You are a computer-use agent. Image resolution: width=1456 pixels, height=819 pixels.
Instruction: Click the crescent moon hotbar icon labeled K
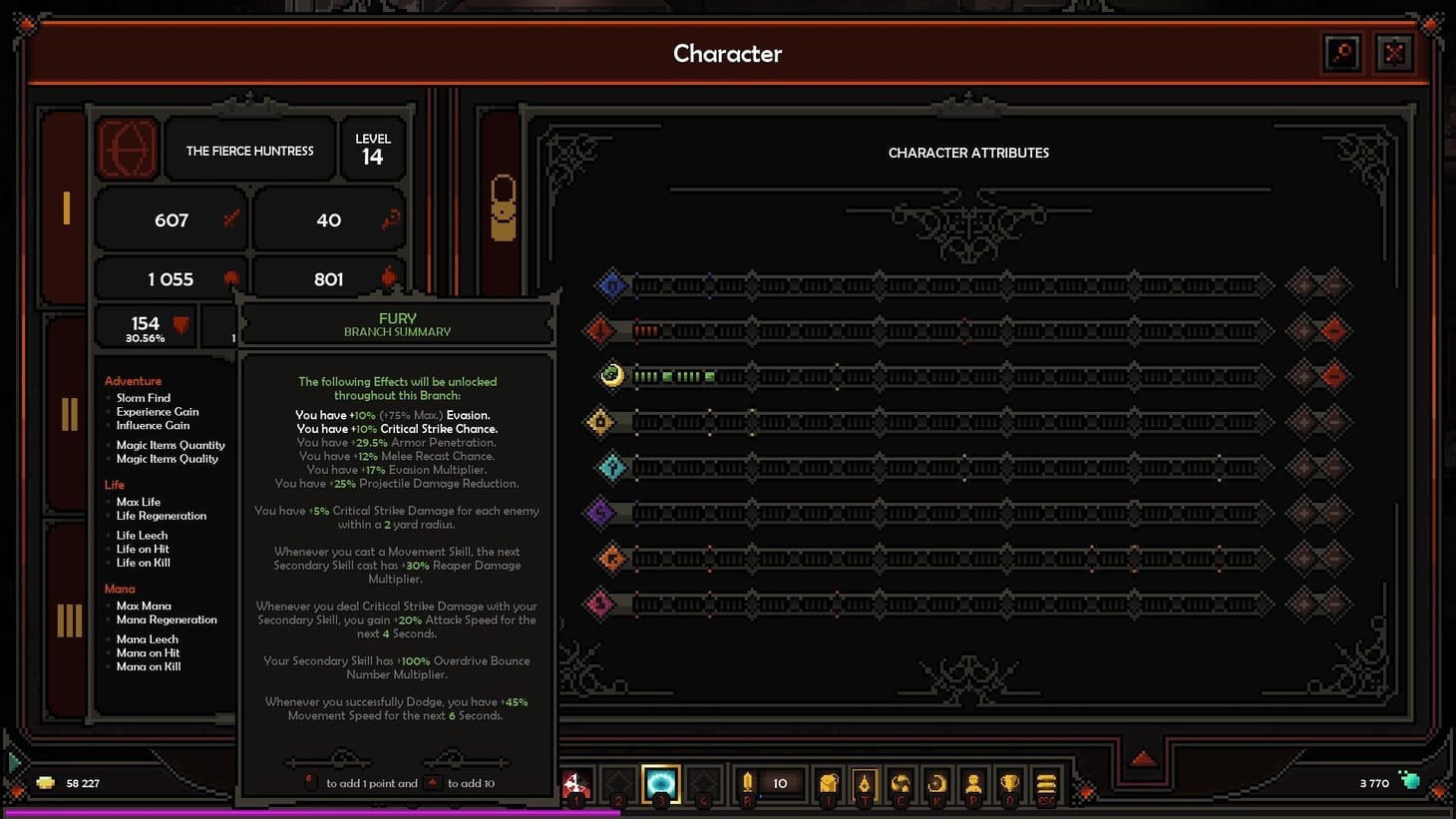936,784
